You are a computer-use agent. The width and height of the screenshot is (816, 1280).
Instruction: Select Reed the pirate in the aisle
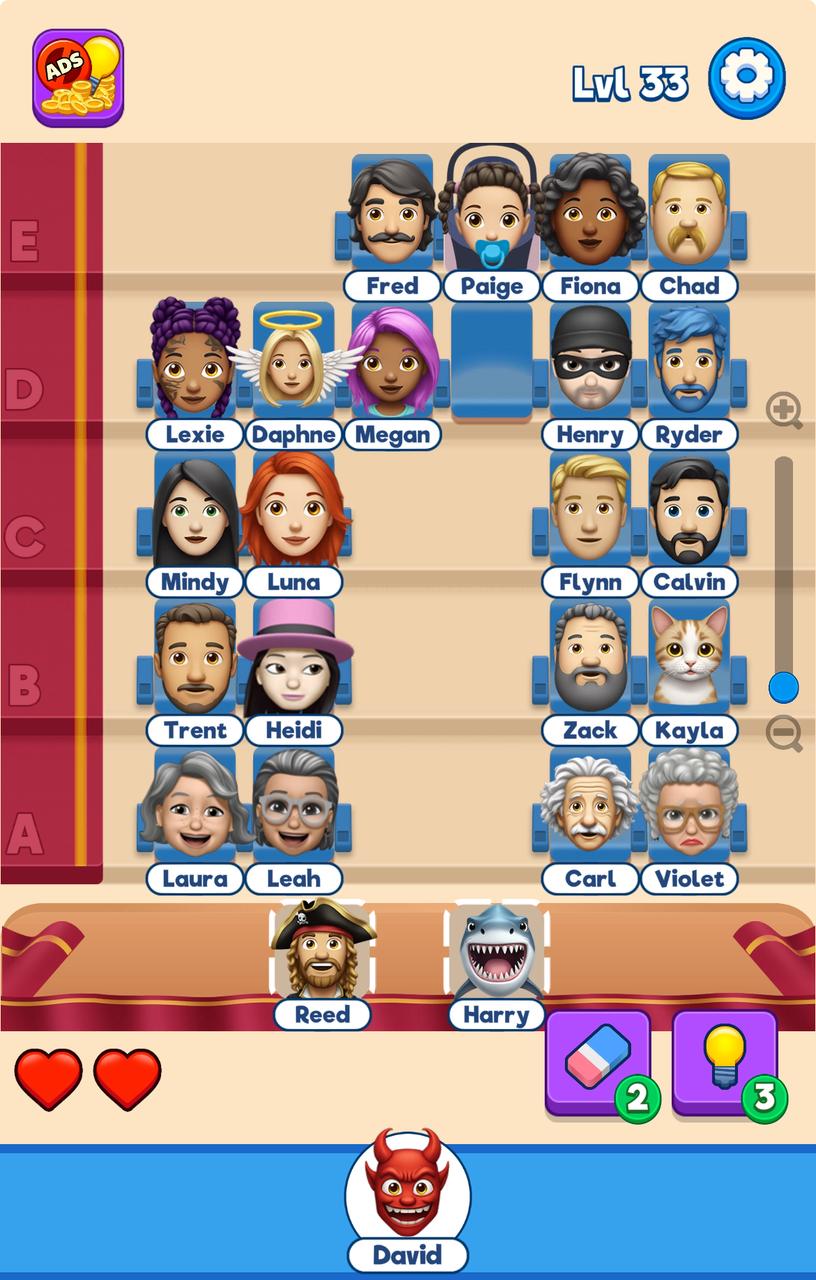[322, 952]
